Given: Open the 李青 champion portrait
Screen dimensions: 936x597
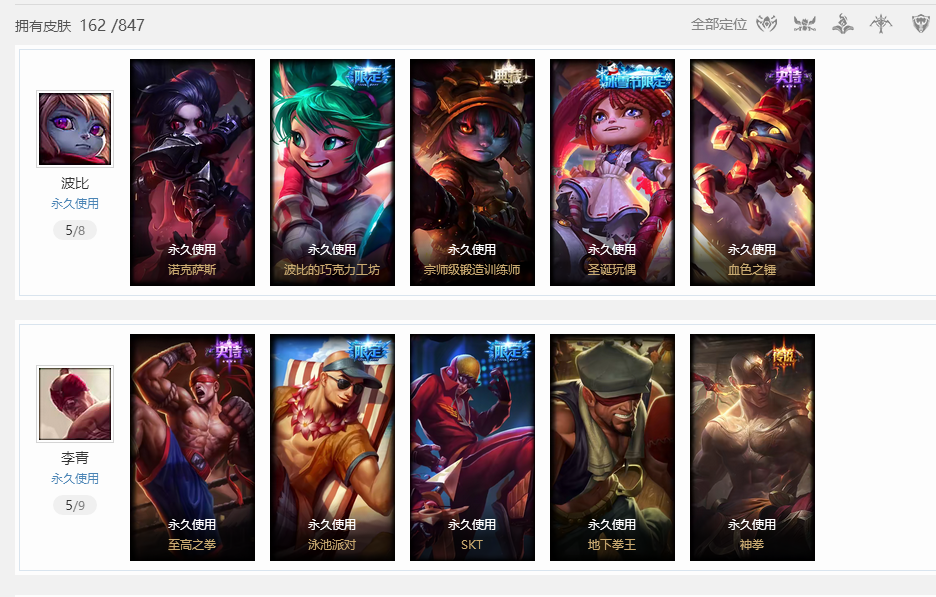Looking at the screenshot, I should (x=75, y=403).
